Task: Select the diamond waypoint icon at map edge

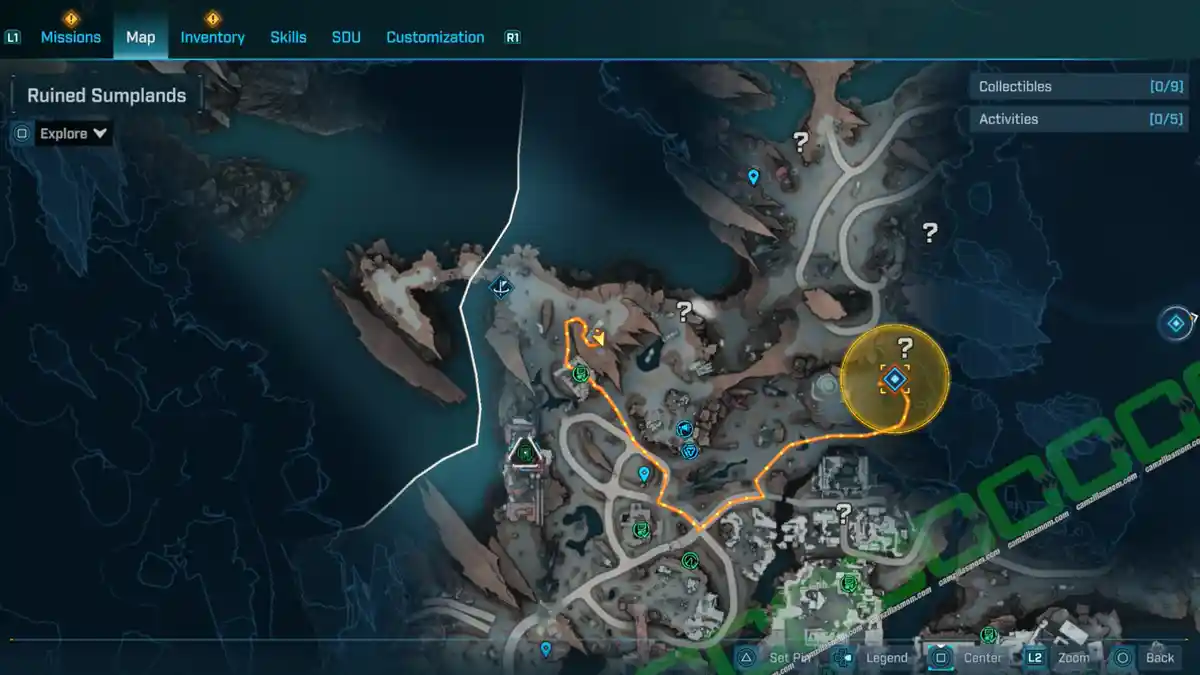Action: click(1176, 324)
